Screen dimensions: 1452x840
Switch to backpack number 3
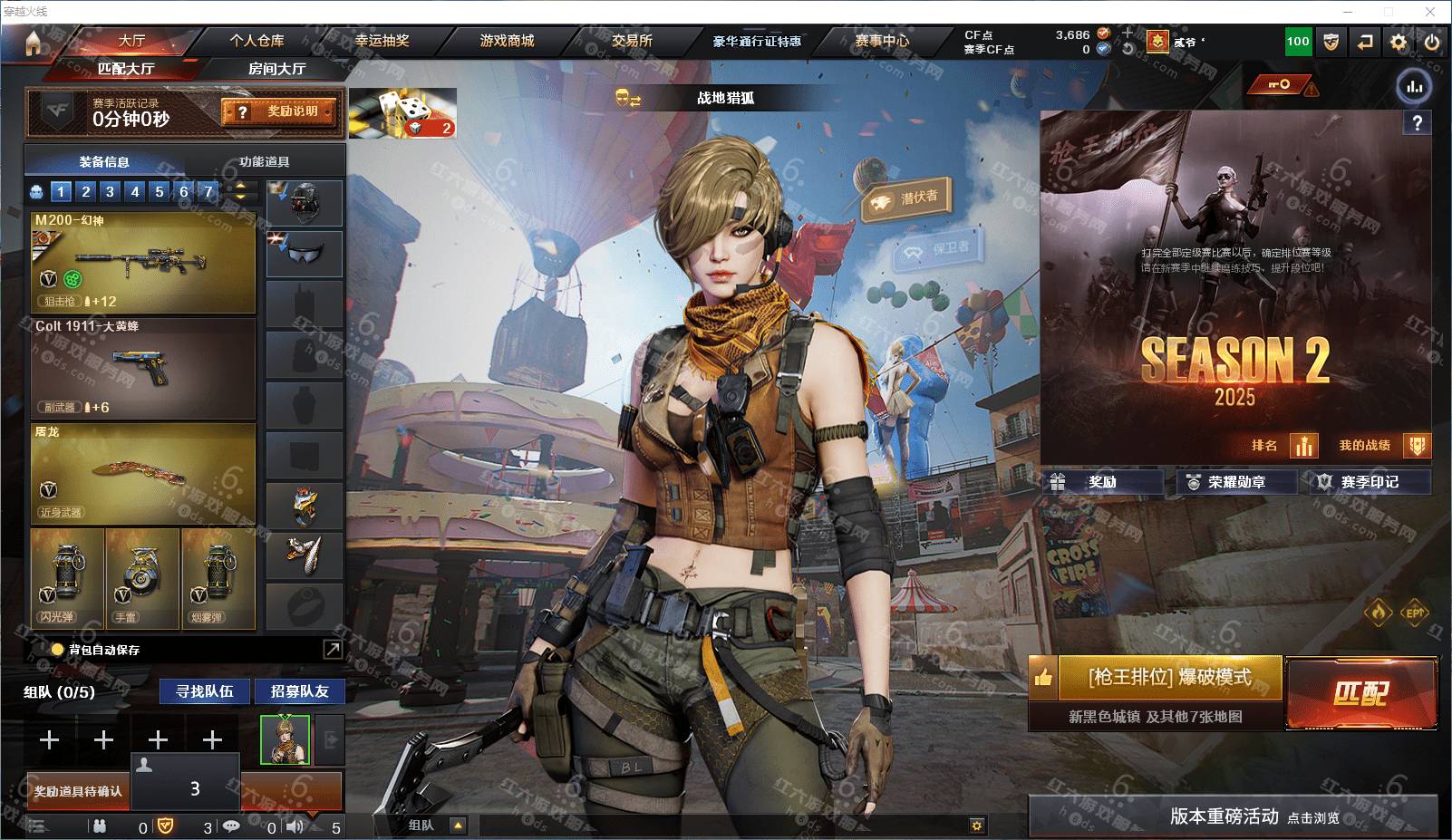pos(110,191)
